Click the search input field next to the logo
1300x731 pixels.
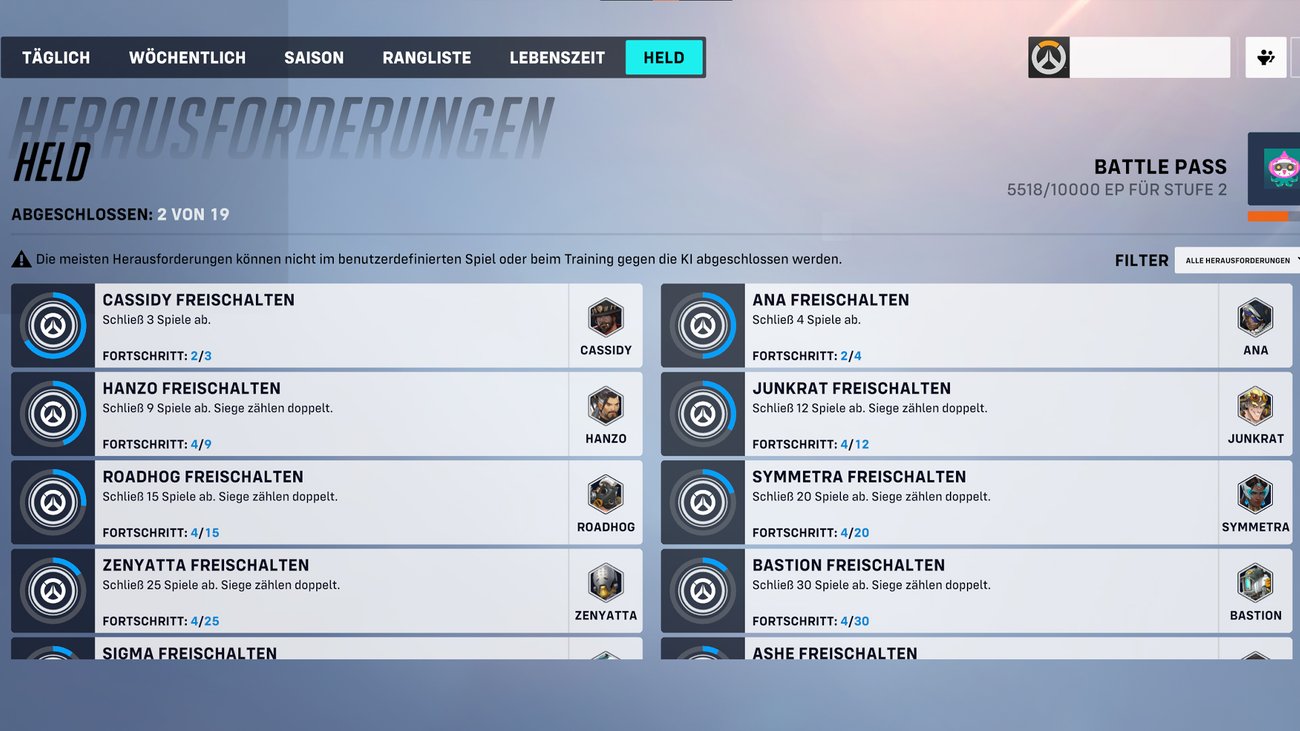1150,57
